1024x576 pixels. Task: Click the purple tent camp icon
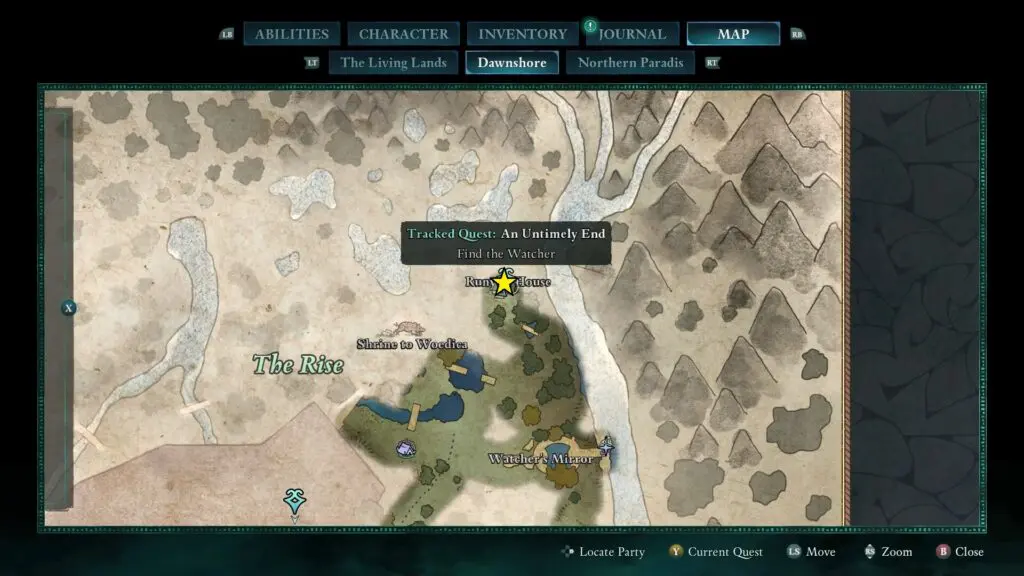(x=406, y=449)
